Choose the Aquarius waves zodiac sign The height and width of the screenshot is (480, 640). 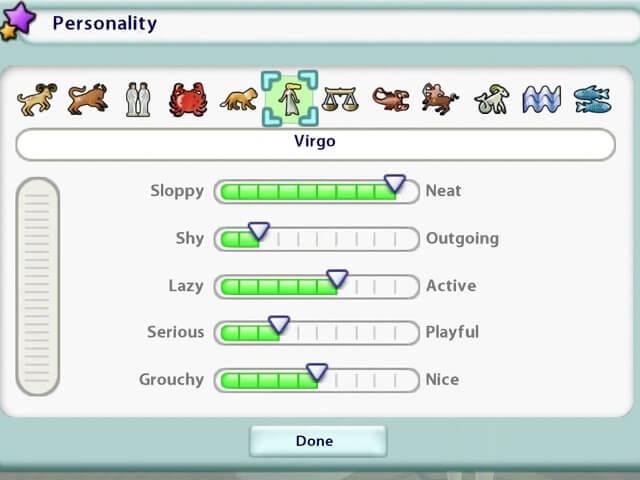542,98
